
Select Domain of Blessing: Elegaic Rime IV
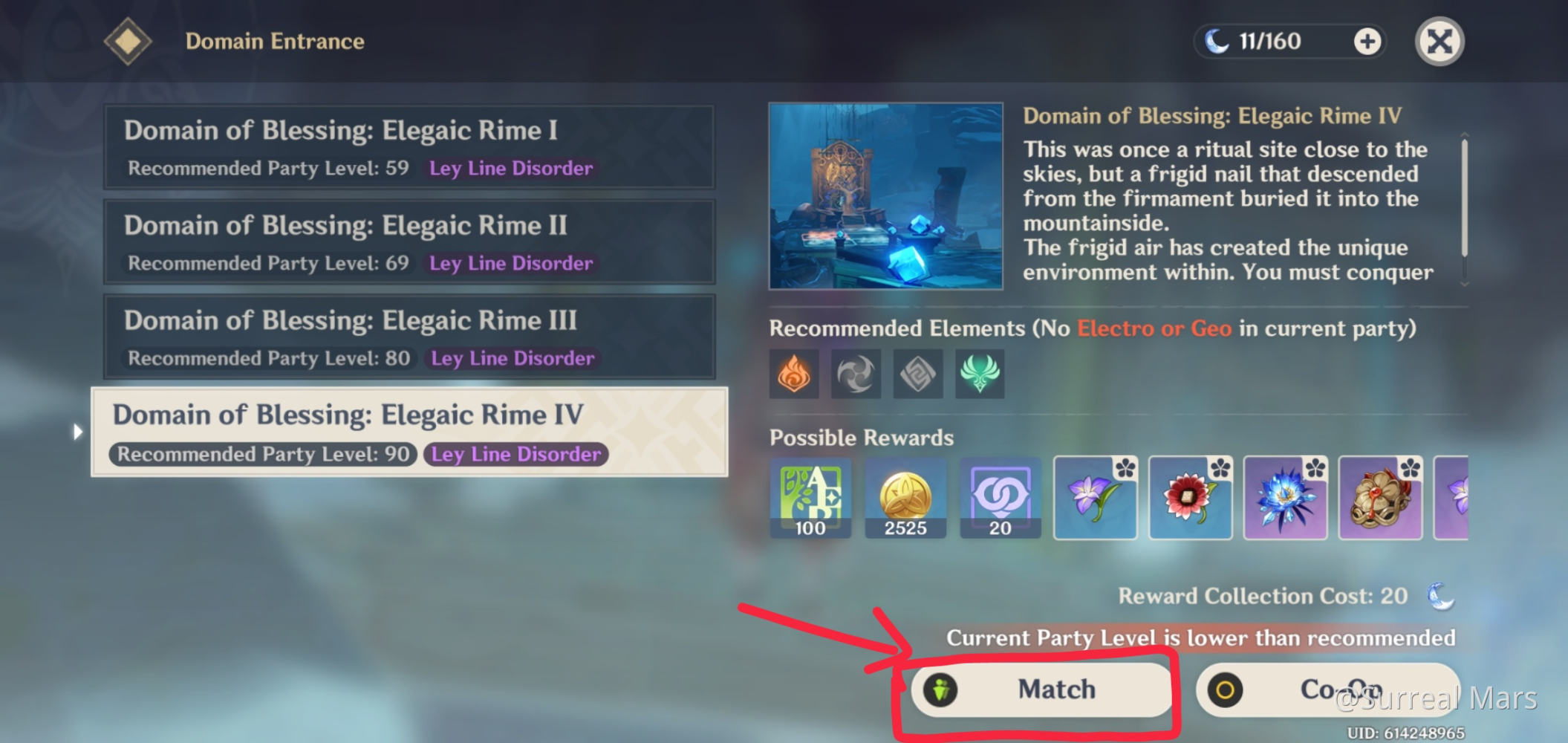(409, 432)
